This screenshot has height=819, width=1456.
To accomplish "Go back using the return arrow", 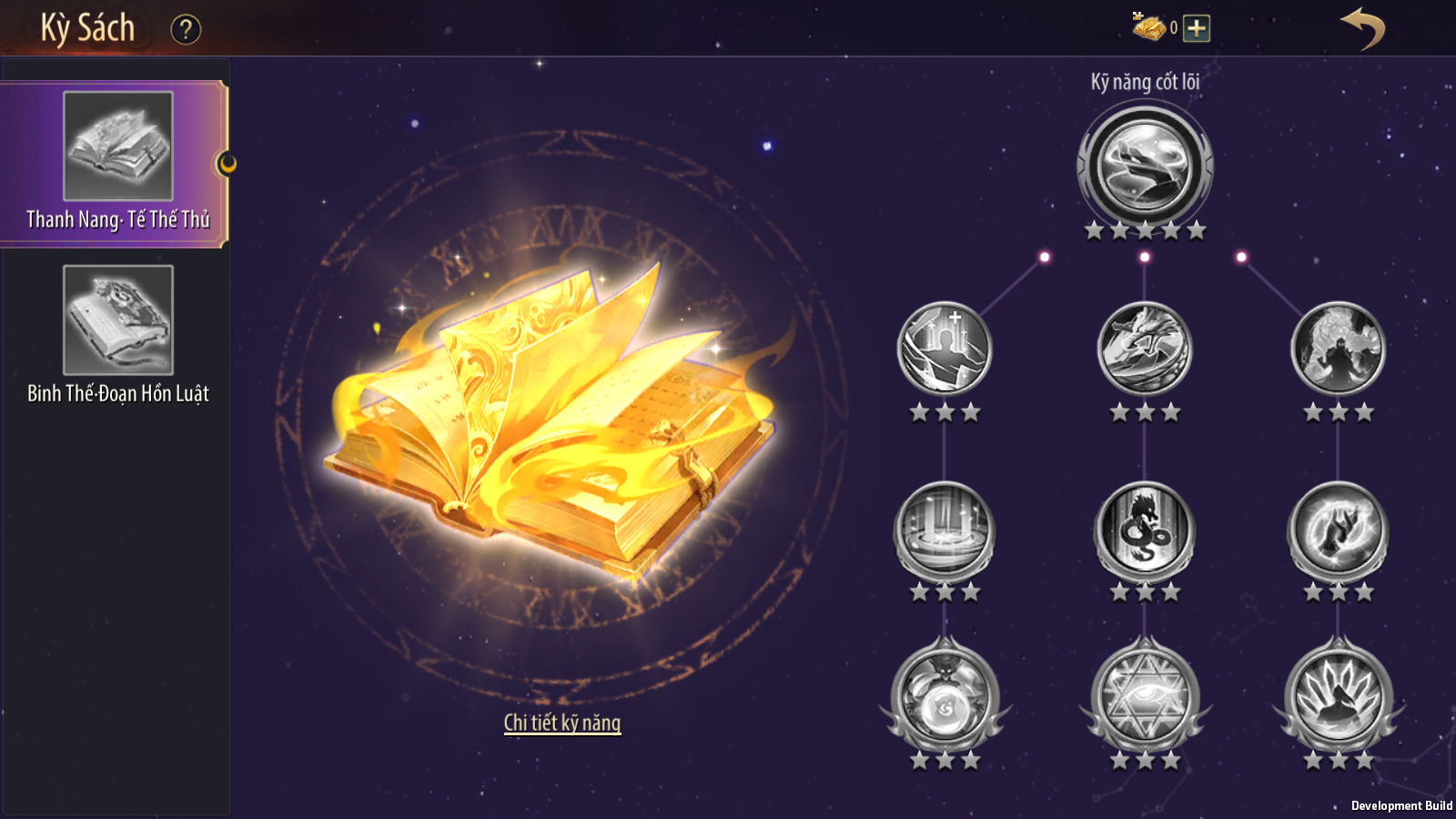I will [1362, 29].
